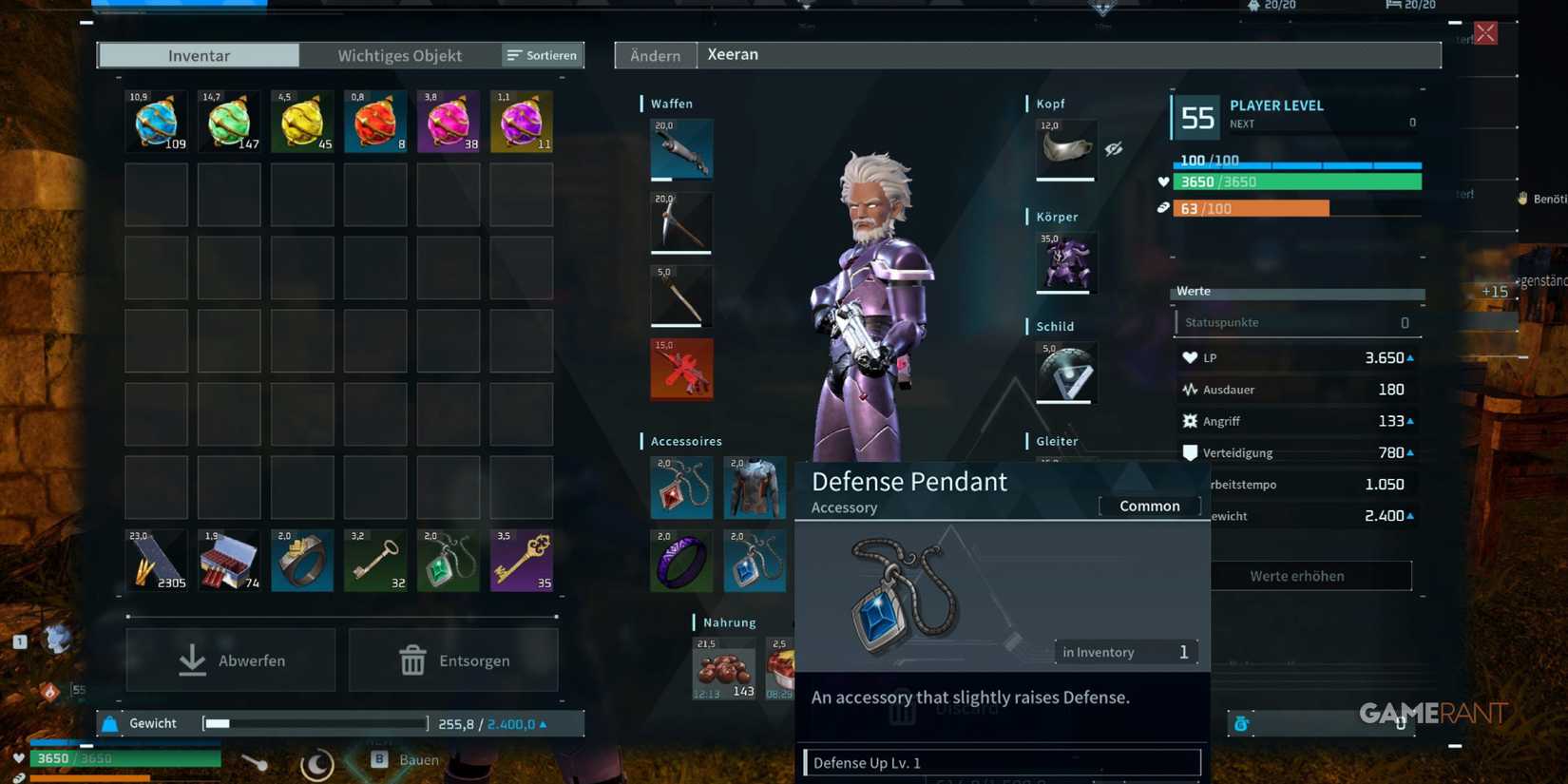Click the red pendant in Accessoires

(680, 488)
